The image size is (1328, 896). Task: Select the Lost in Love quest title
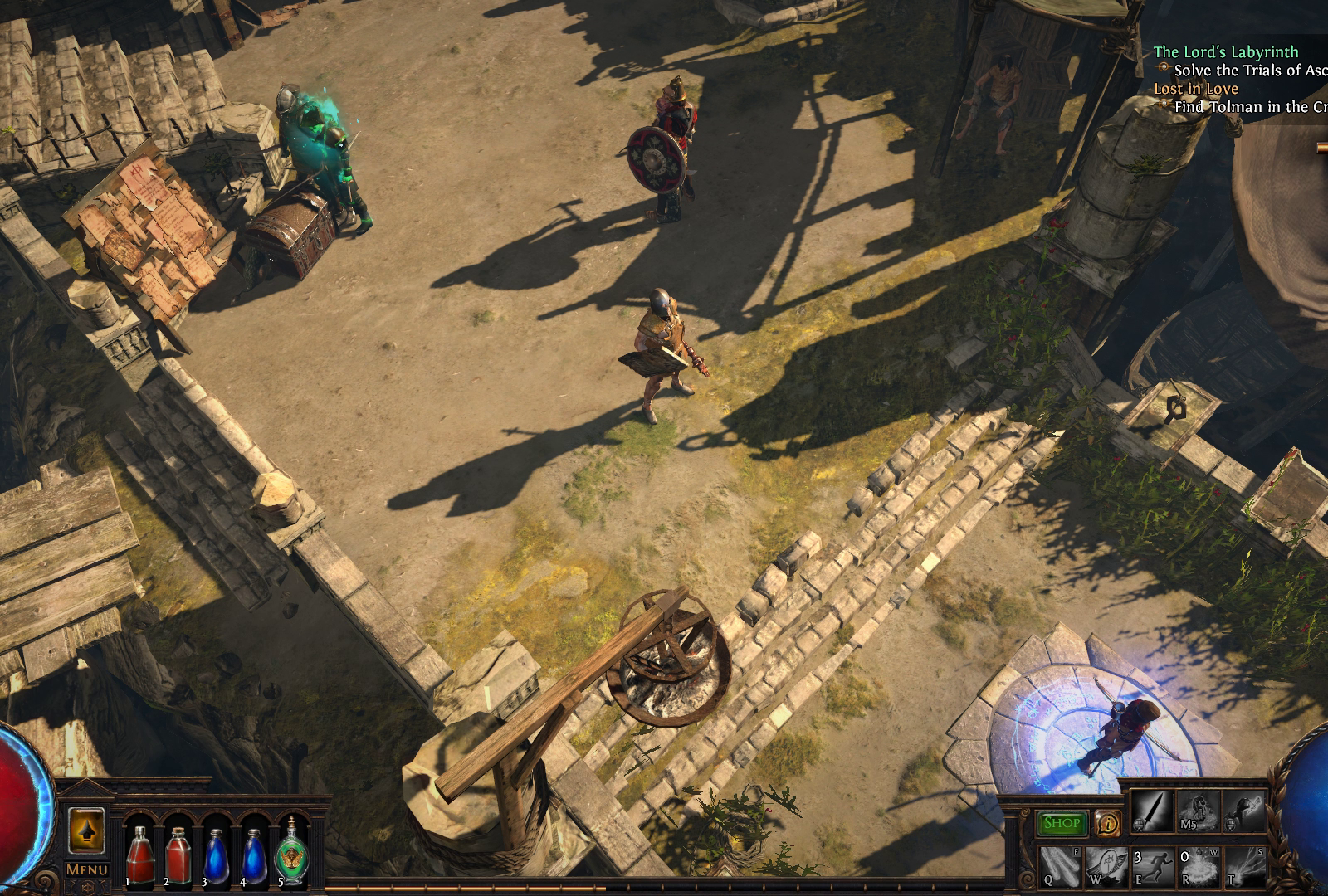(x=1196, y=89)
